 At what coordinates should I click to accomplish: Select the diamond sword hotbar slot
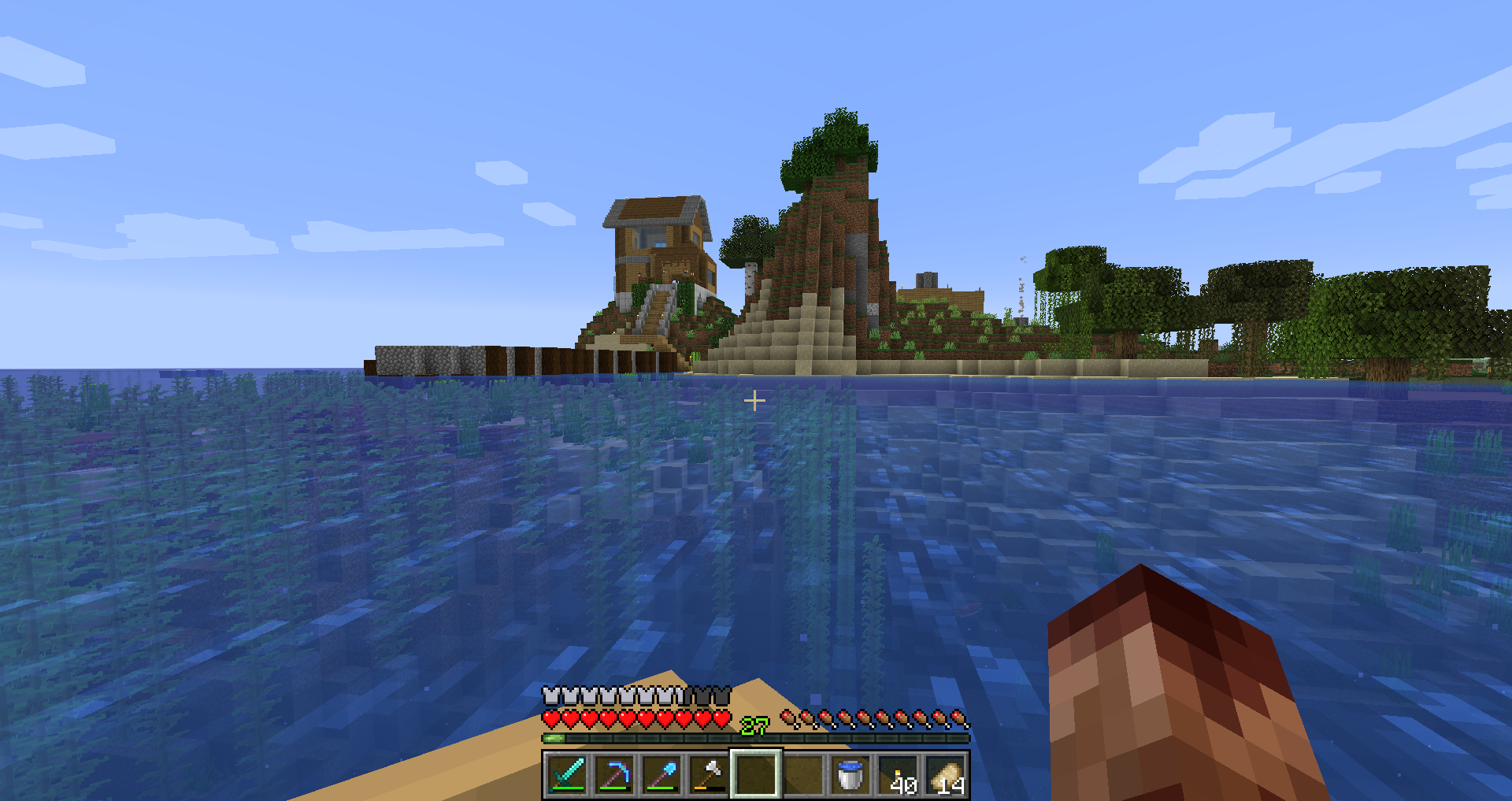[x=568, y=773]
